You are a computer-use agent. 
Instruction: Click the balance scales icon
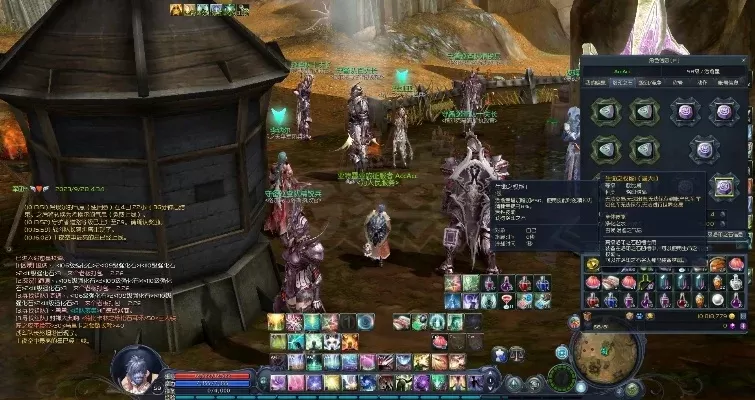point(516,352)
